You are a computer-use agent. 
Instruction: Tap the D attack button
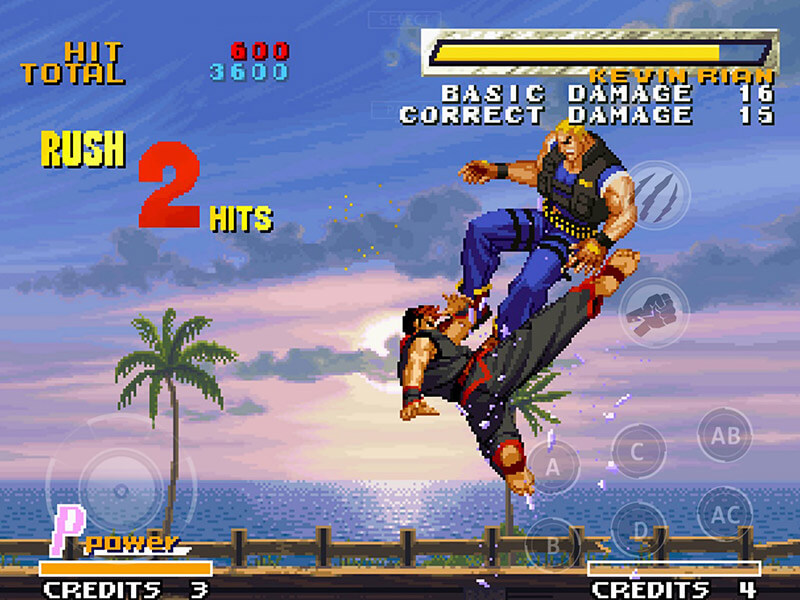pyautogui.click(x=638, y=531)
